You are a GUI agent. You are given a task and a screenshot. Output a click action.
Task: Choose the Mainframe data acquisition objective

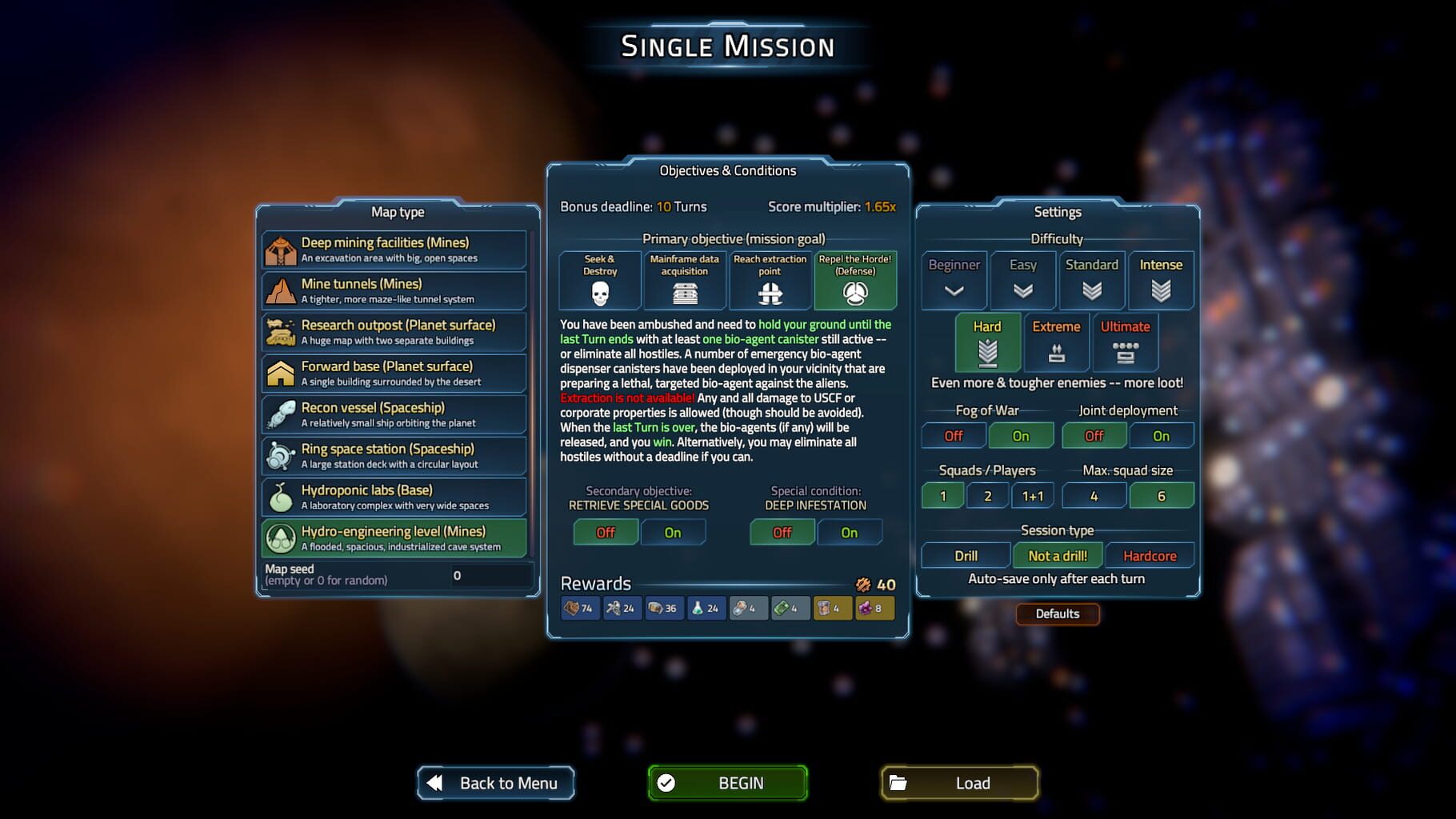pos(684,281)
